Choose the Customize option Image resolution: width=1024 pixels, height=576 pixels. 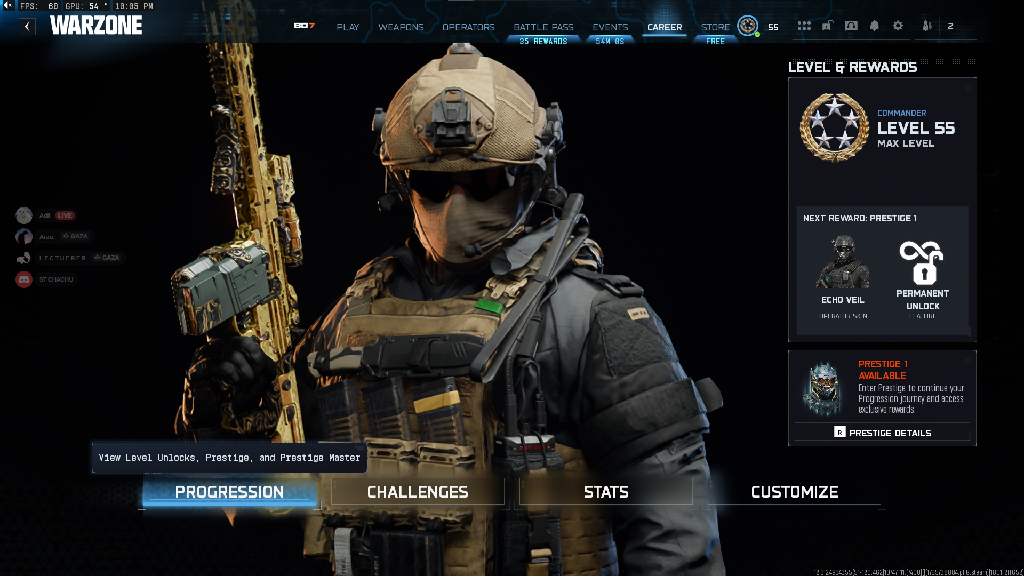[794, 492]
